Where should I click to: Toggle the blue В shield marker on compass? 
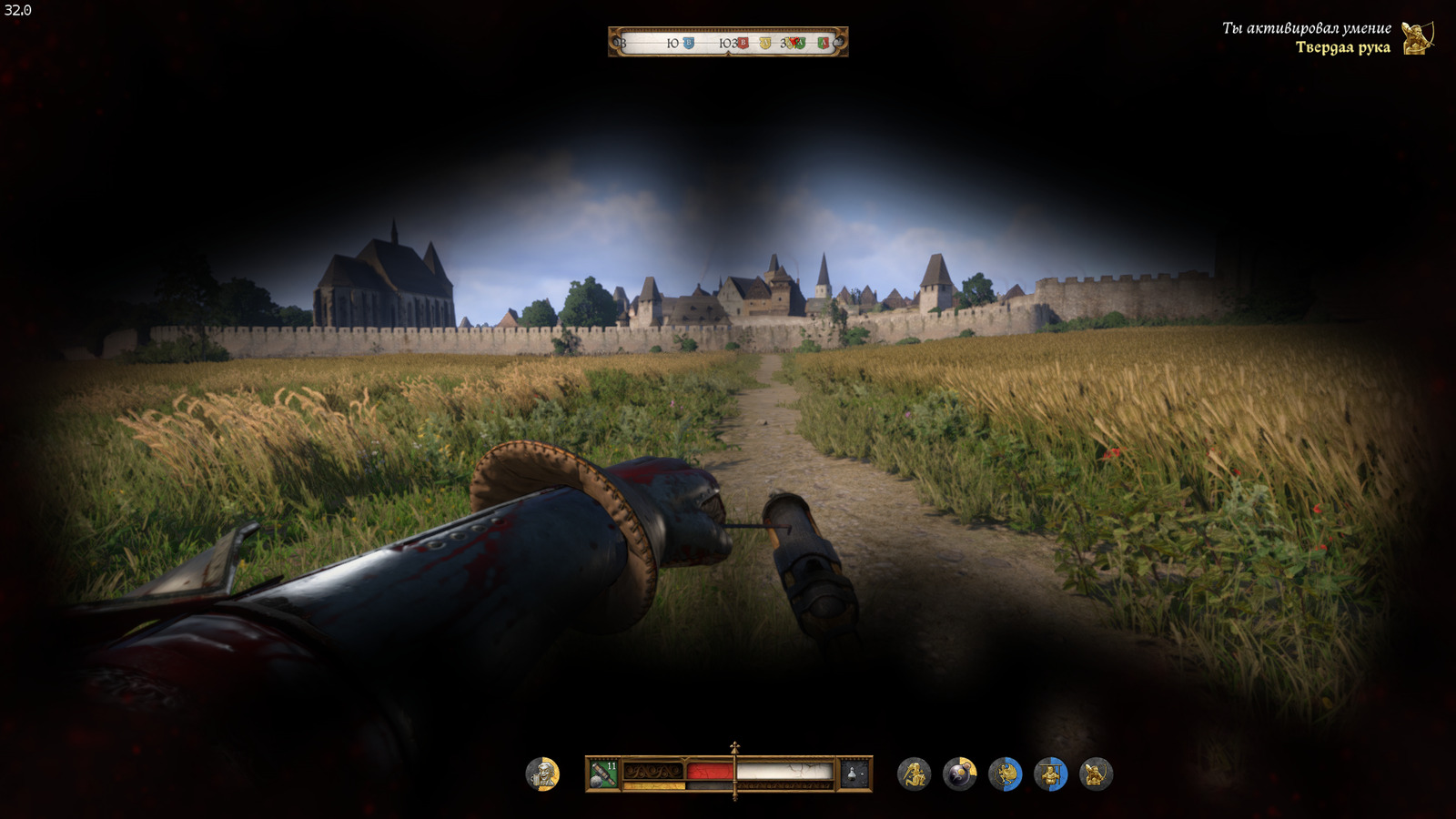(x=689, y=43)
